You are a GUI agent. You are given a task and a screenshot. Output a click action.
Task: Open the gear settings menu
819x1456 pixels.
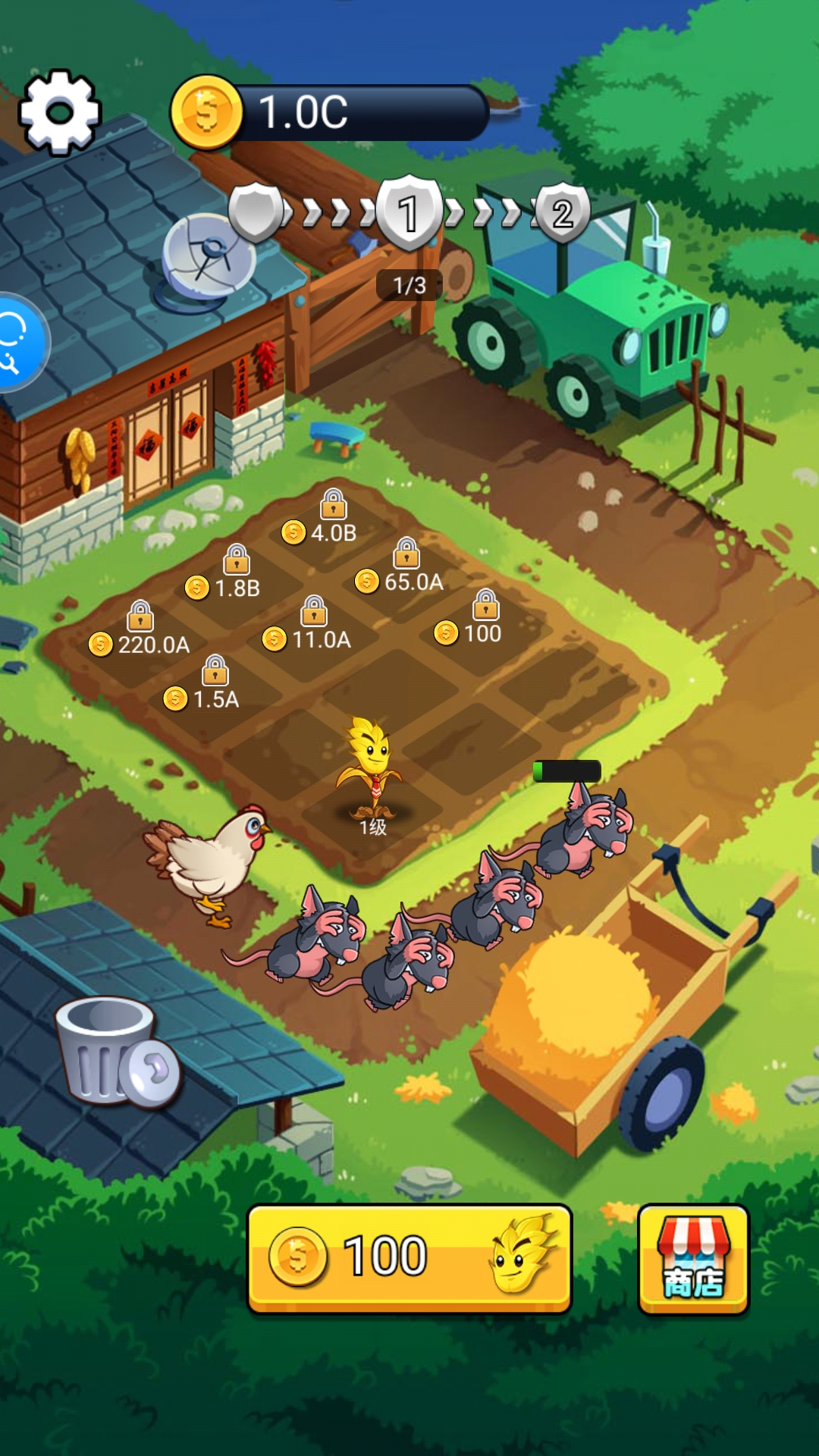(x=59, y=112)
